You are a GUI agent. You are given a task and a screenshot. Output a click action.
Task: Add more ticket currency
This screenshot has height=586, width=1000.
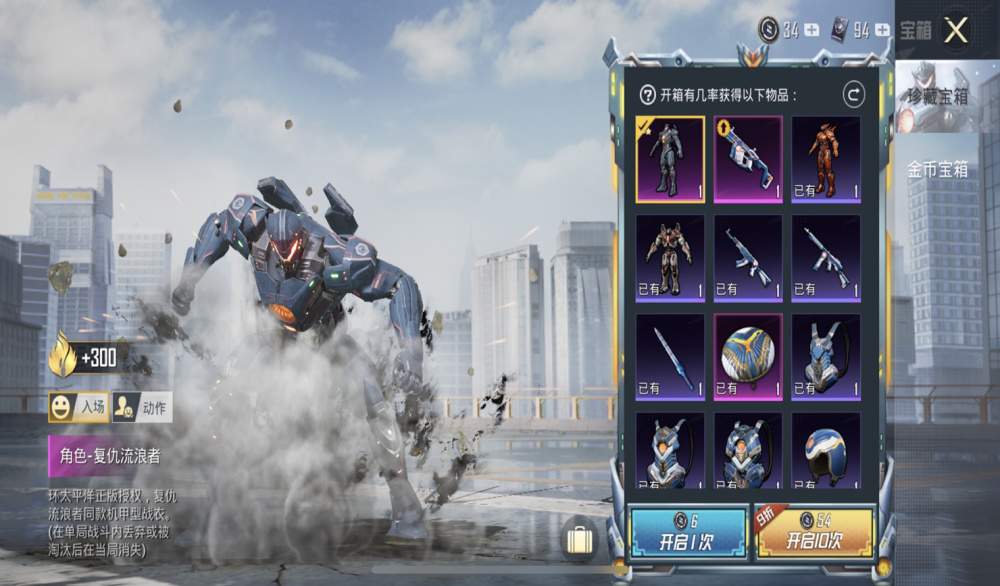pyautogui.click(x=882, y=30)
